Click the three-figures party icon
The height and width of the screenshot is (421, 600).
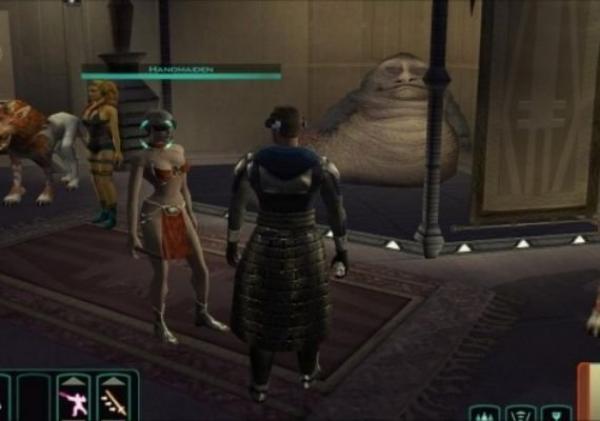click(x=484, y=414)
